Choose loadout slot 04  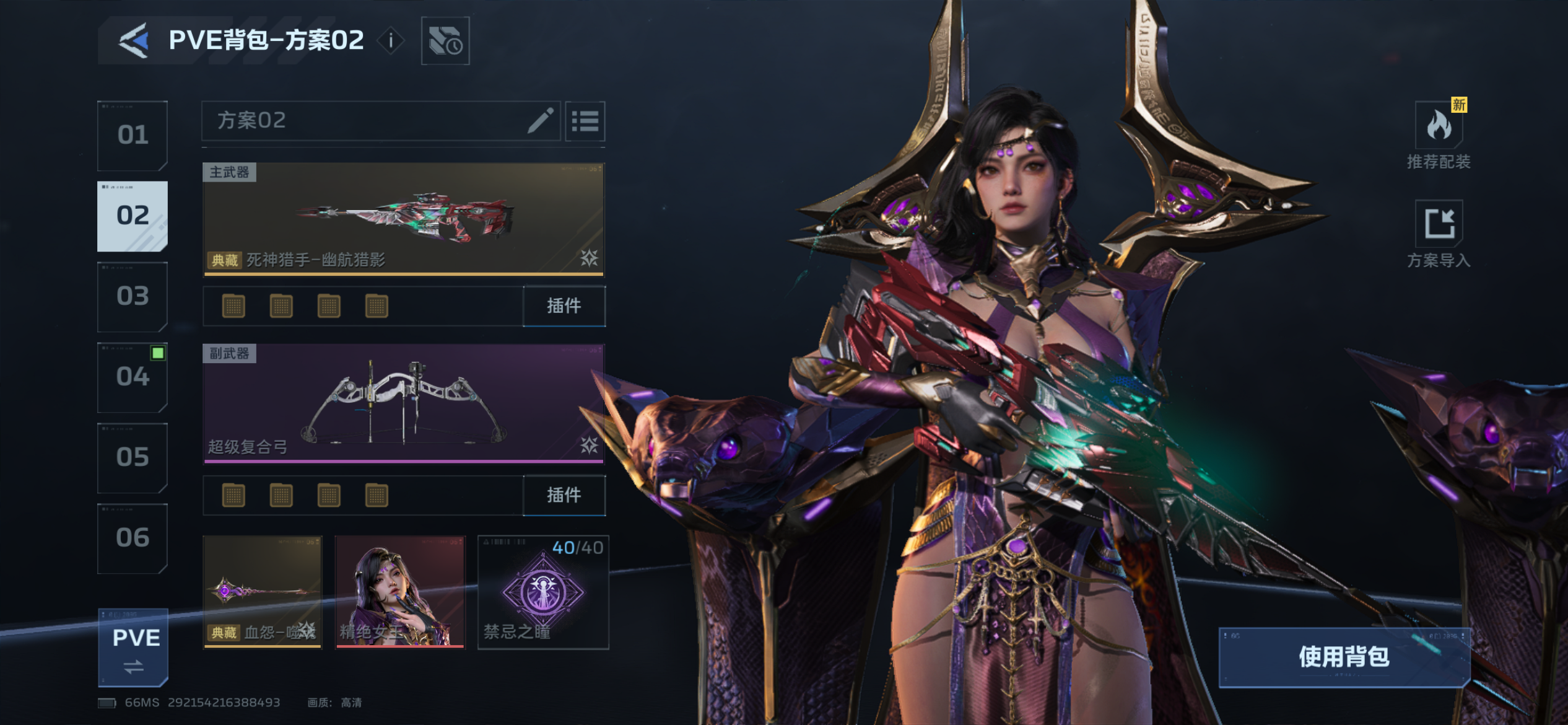point(133,377)
